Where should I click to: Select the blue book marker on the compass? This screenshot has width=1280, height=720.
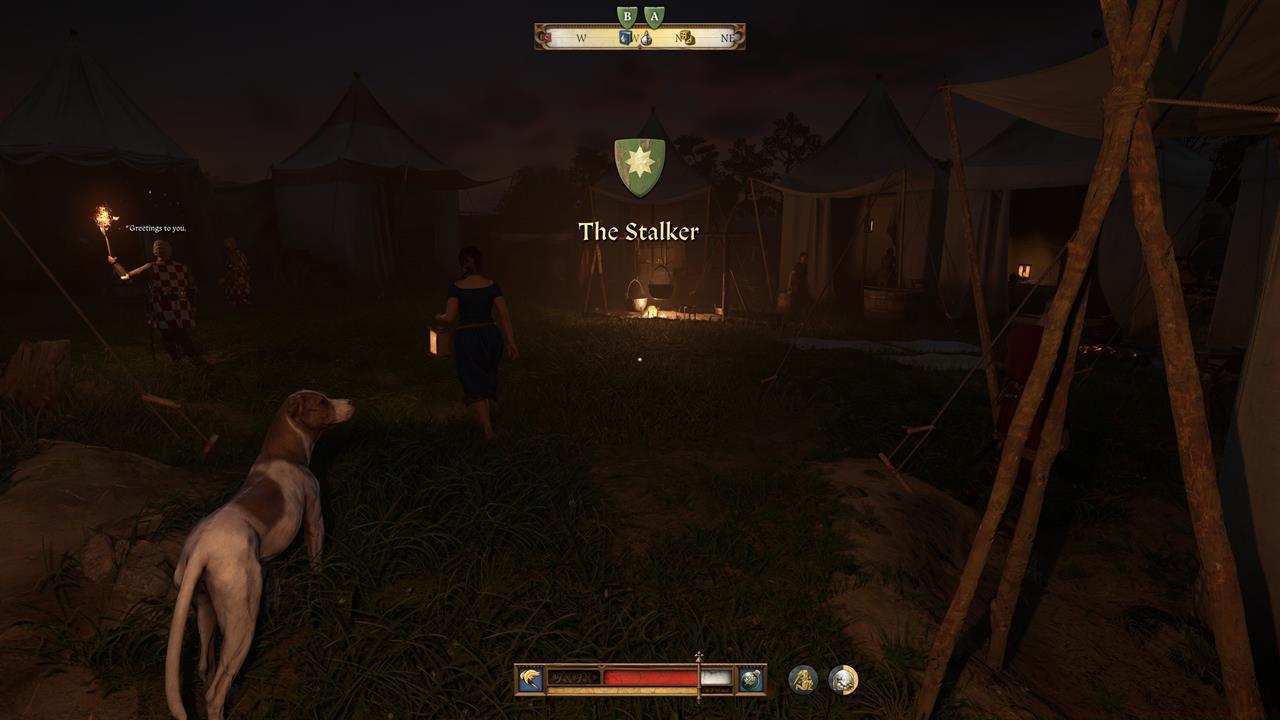pyautogui.click(x=624, y=37)
